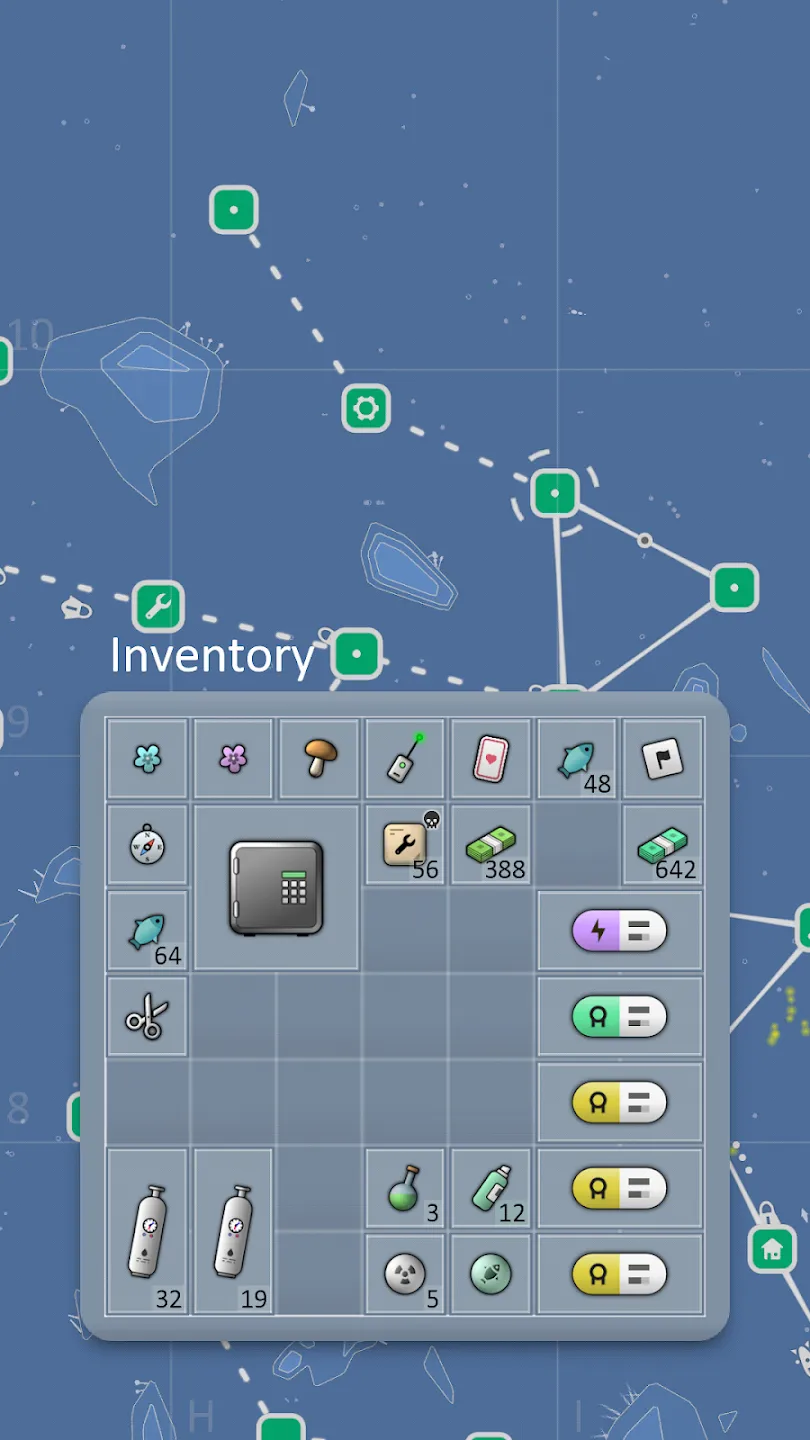Screen dimensions: 810x1440
Task: Click the flag tile item
Action: pos(663,759)
